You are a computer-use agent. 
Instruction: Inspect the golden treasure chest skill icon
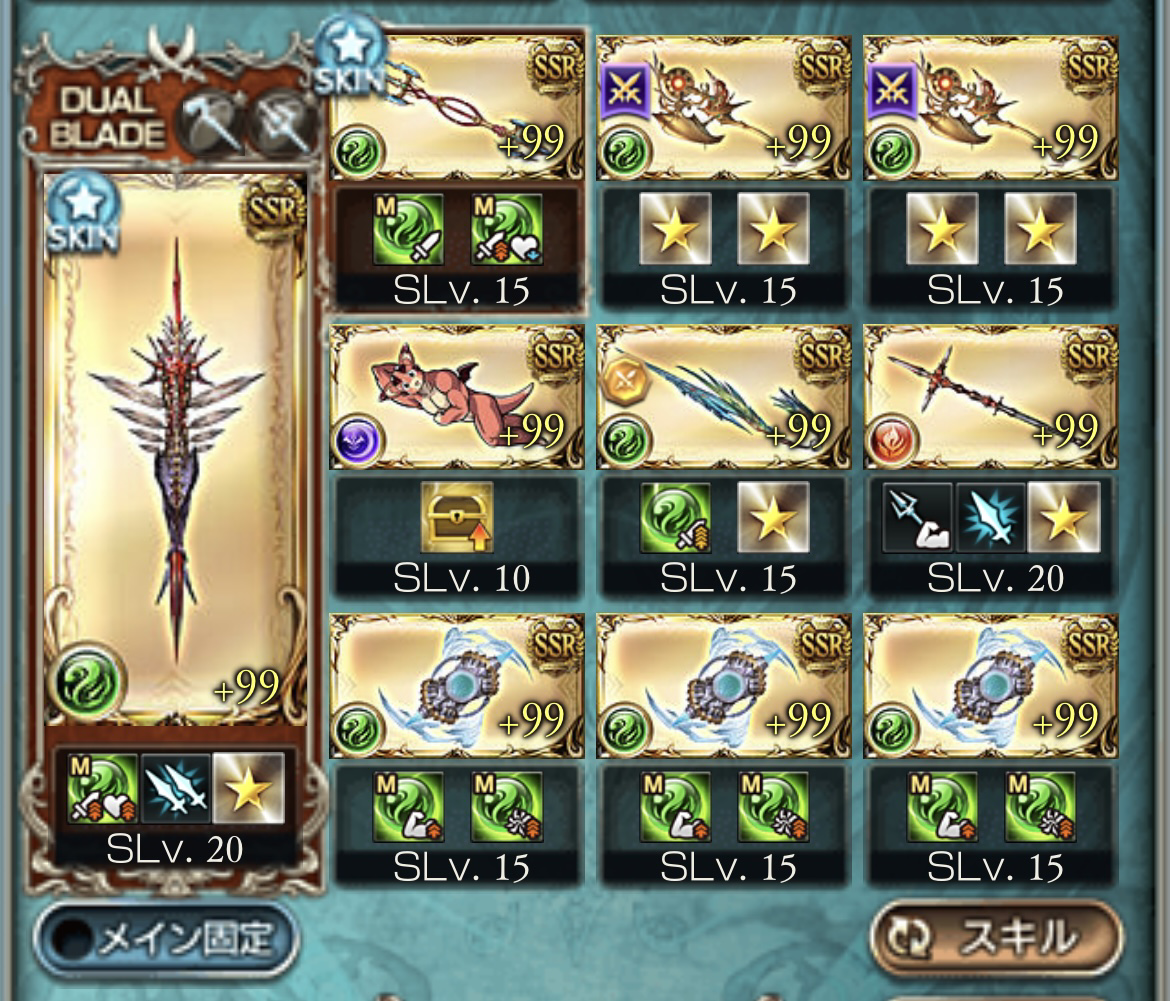click(456, 517)
